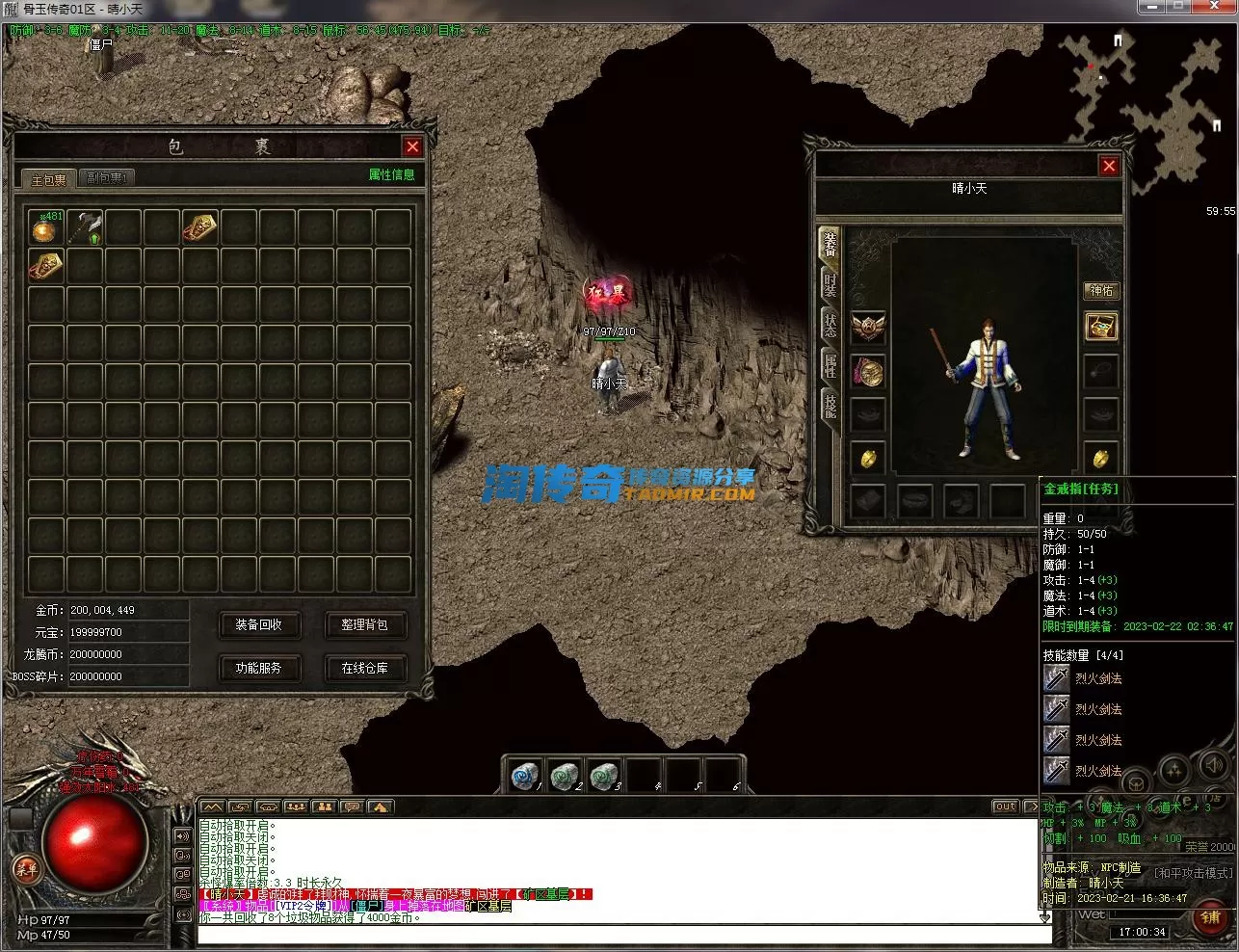
Task: Open the green 属性信息 link
Action: (391, 174)
